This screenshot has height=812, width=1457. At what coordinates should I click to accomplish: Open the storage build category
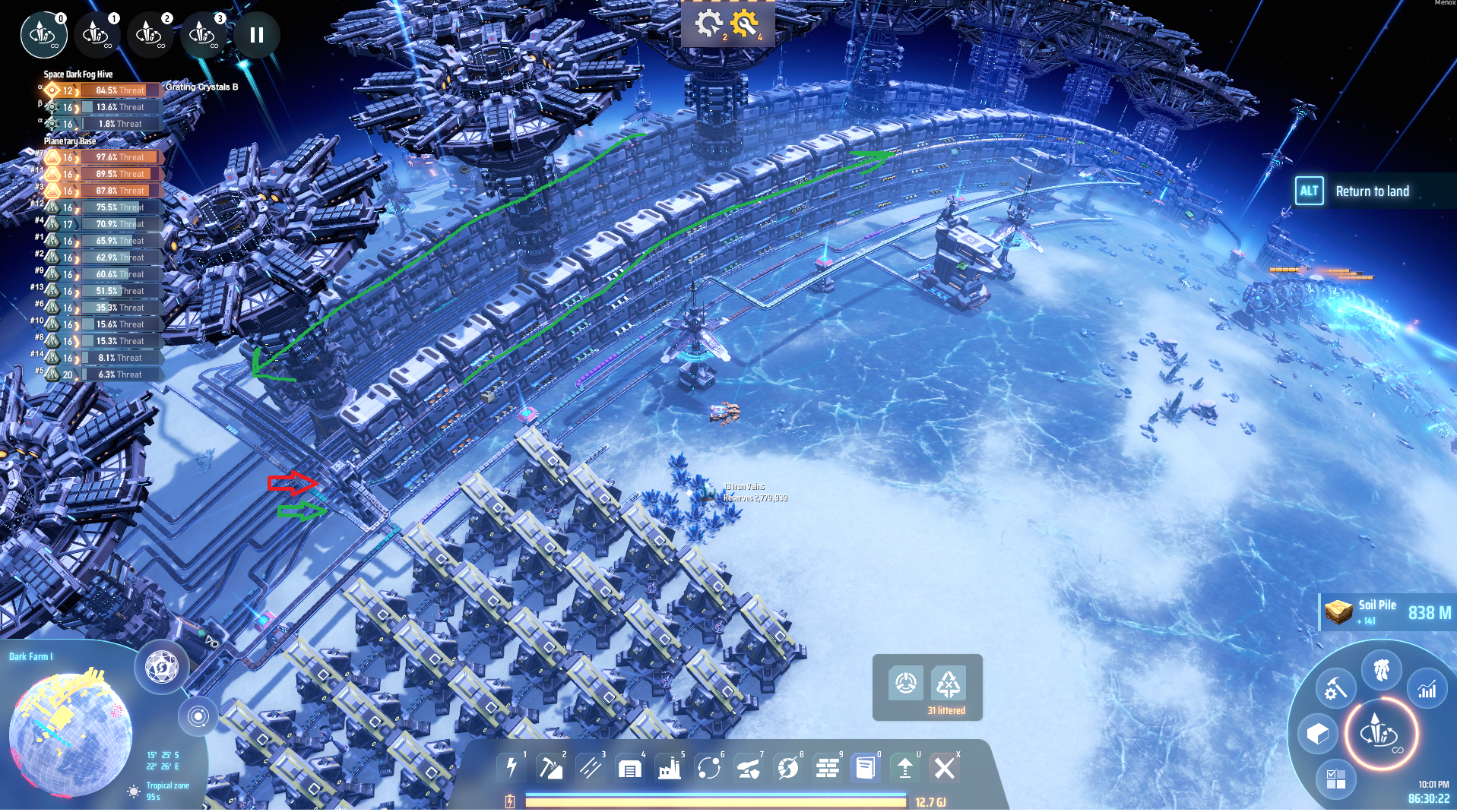pos(629,769)
